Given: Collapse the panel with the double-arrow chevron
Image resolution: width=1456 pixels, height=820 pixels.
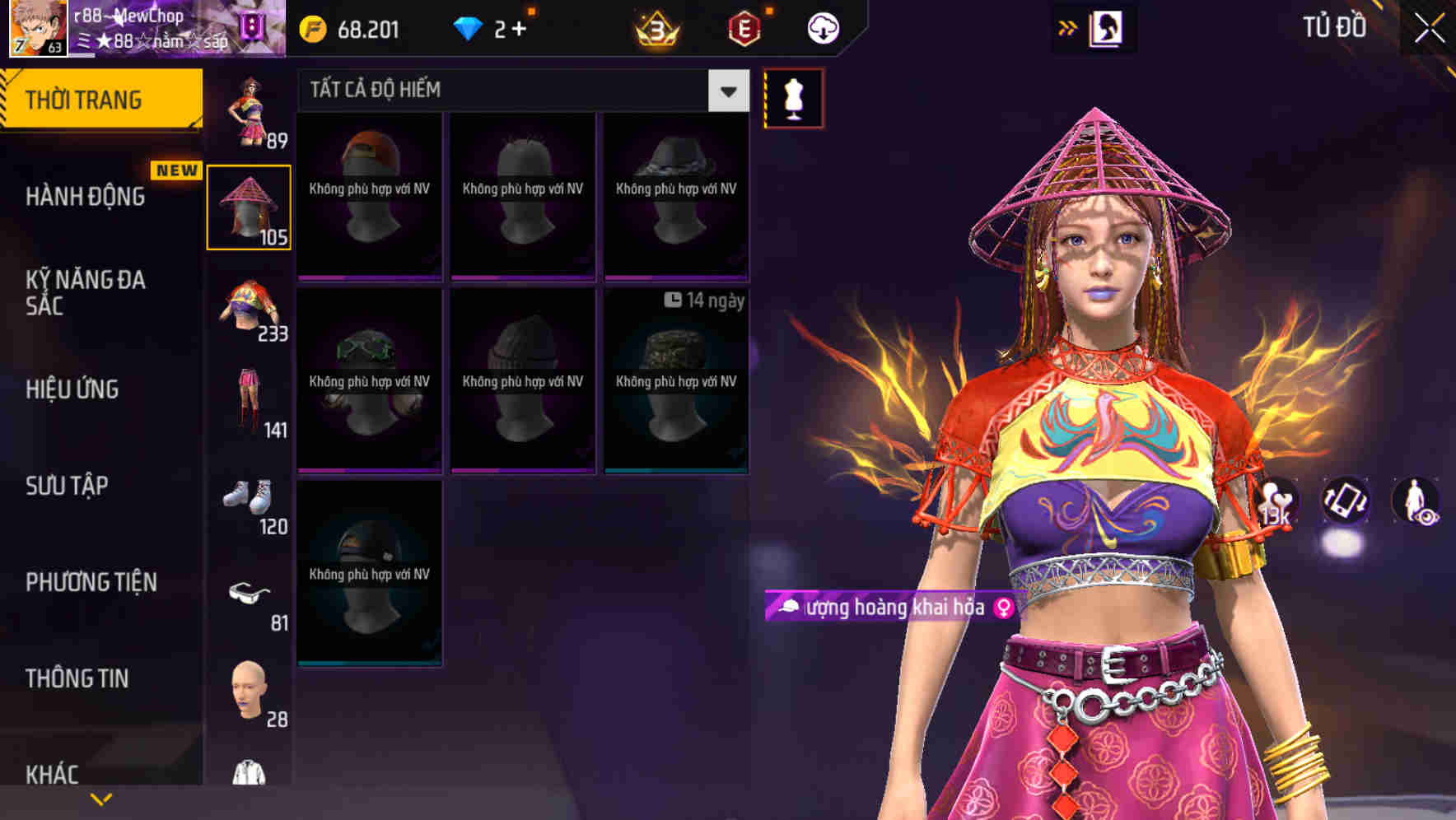Looking at the screenshot, I should pos(1068,27).
